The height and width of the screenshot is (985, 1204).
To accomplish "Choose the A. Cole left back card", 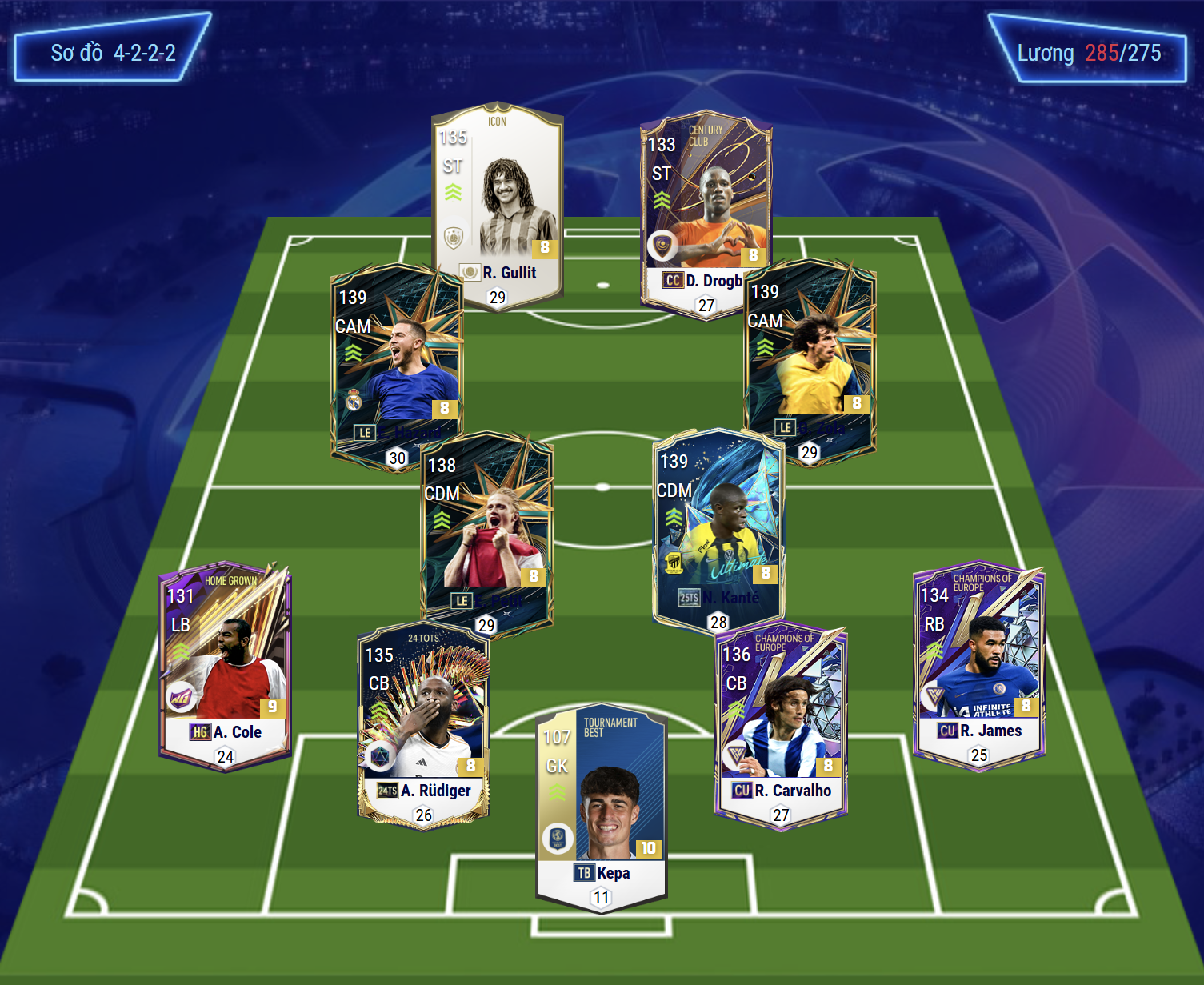I will point(225,664).
